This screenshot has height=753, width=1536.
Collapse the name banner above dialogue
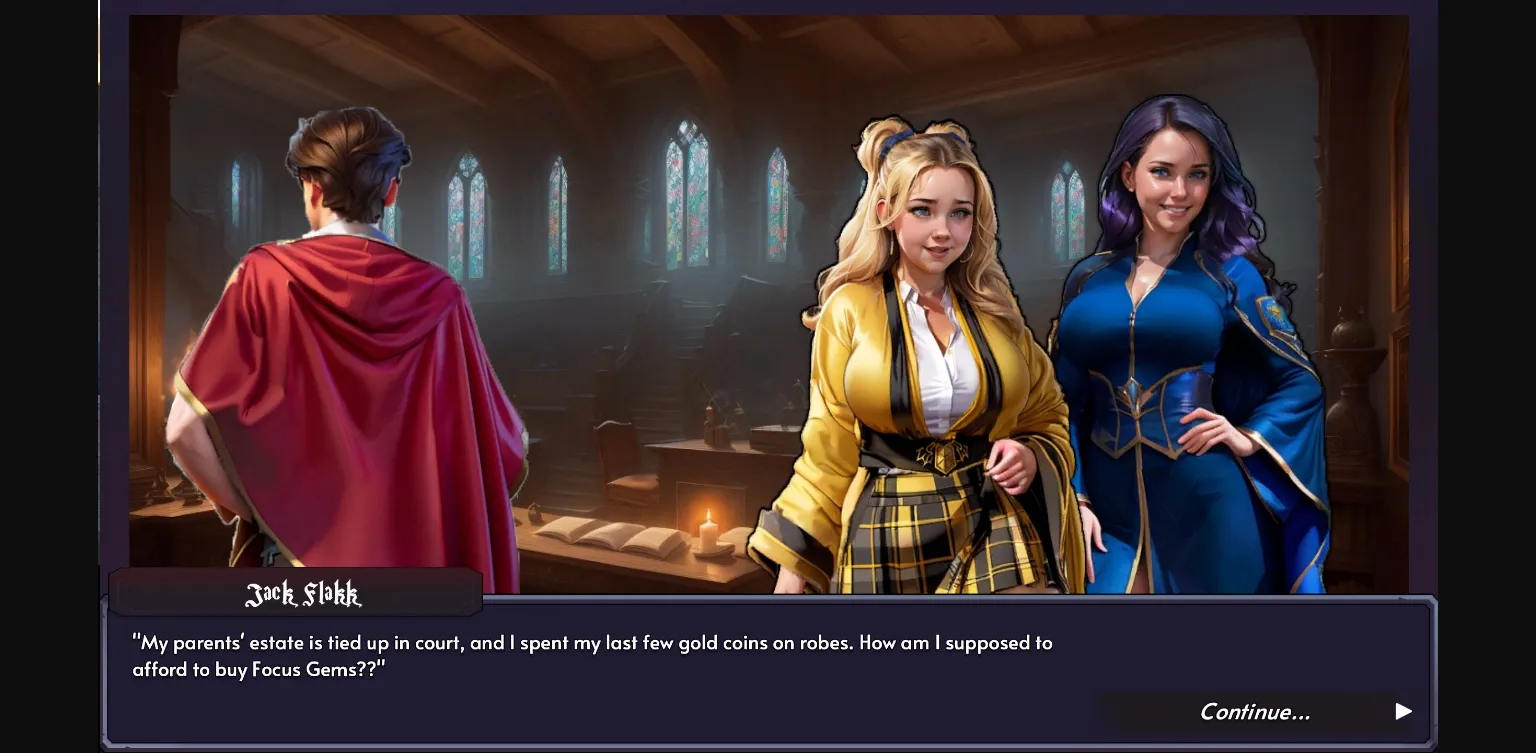(x=296, y=592)
